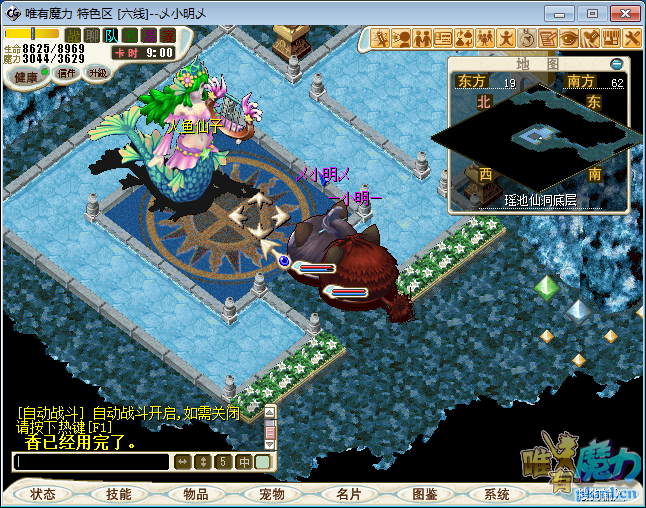
Task: Click the 健康 (Health) button
Action: click(x=26, y=77)
